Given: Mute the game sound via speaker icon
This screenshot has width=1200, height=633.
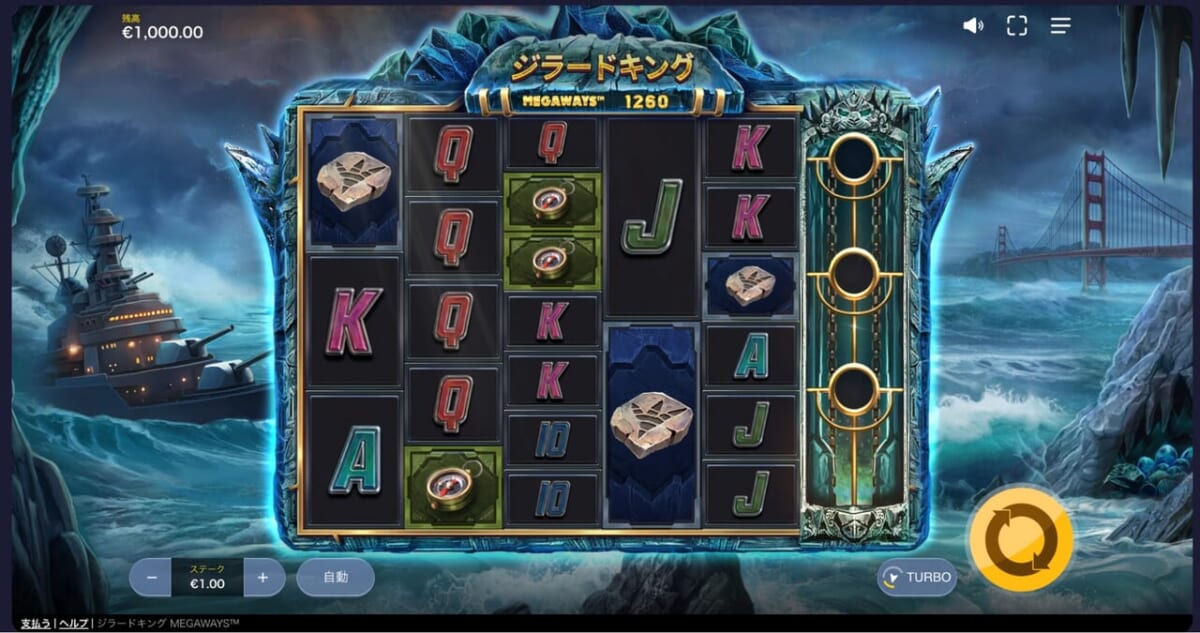Looking at the screenshot, I should [973, 26].
